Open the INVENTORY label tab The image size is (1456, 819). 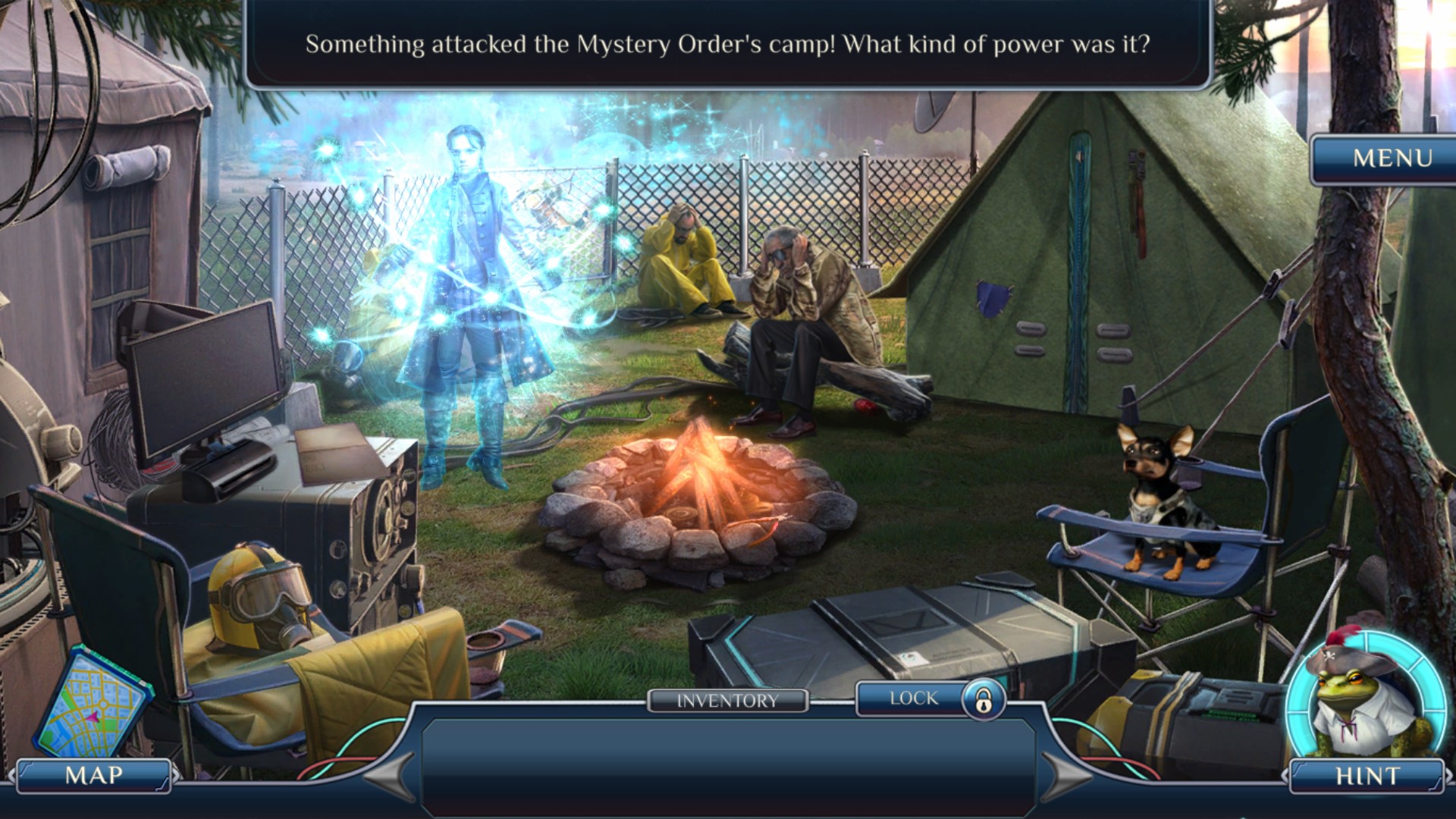(x=727, y=701)
